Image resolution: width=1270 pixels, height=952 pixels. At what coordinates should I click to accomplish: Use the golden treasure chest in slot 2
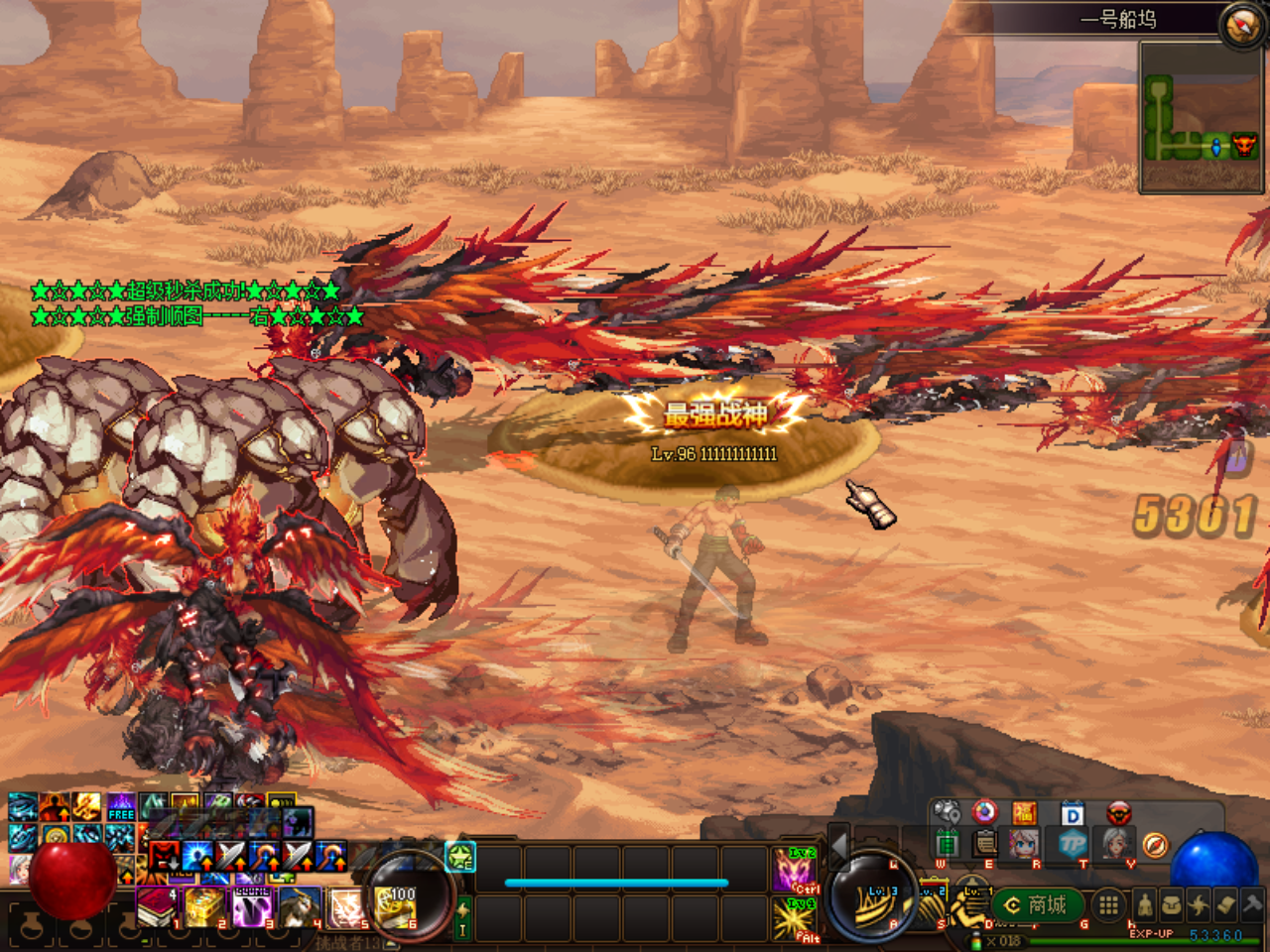click(x=204, y=907)
